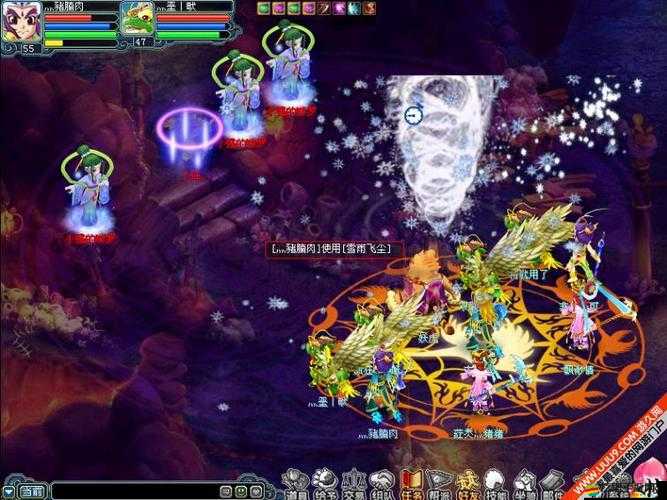Click the 给予 give button
The width and height of the screenshot is (667, 500).
point(324,484)
